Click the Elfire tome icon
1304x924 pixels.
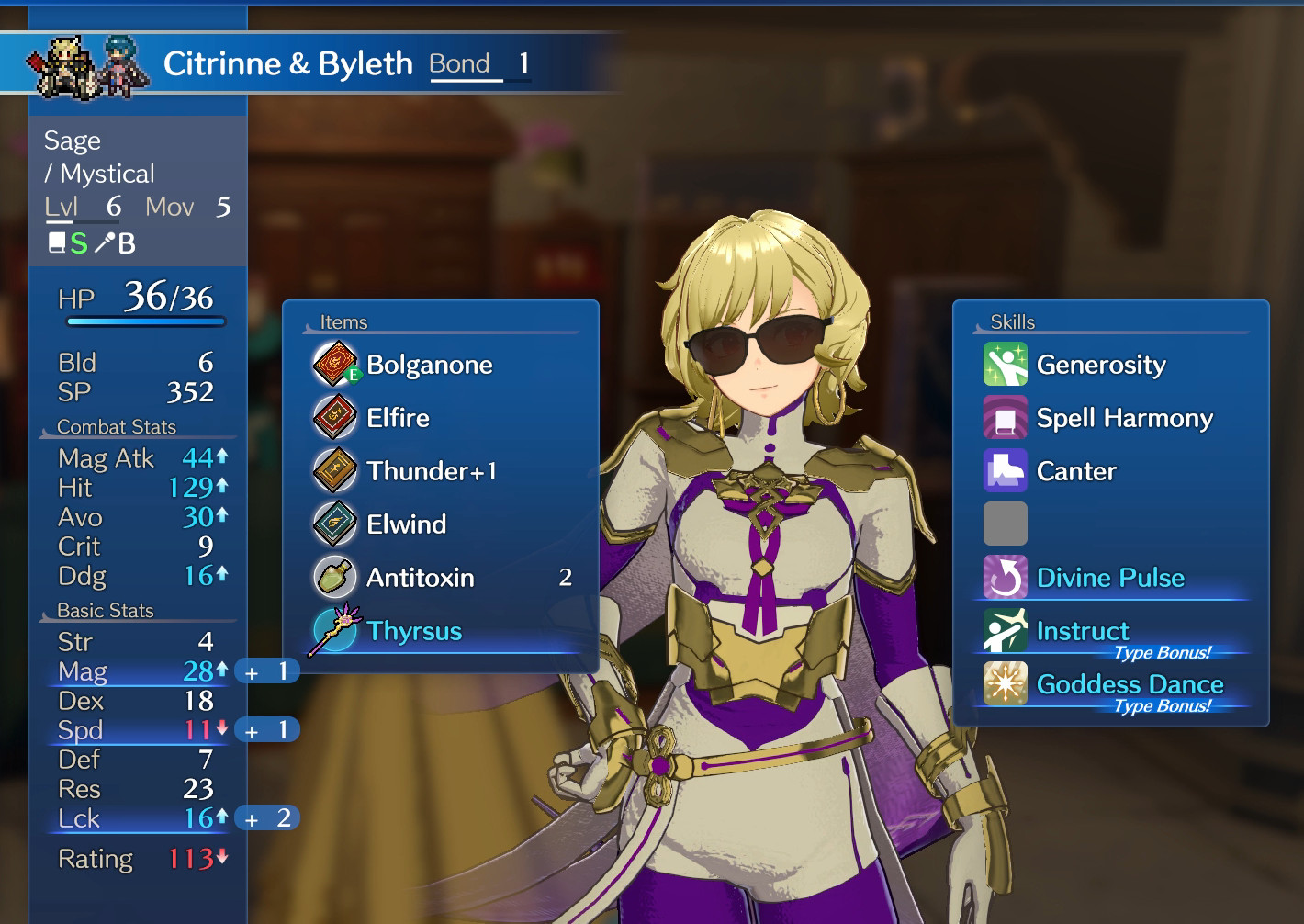pos(334,417)
